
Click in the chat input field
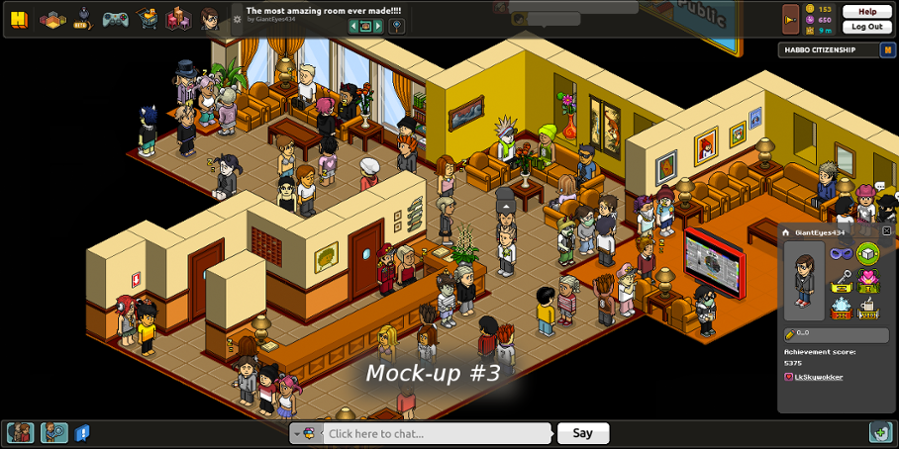pyautogui.click(x=435, y=433)
